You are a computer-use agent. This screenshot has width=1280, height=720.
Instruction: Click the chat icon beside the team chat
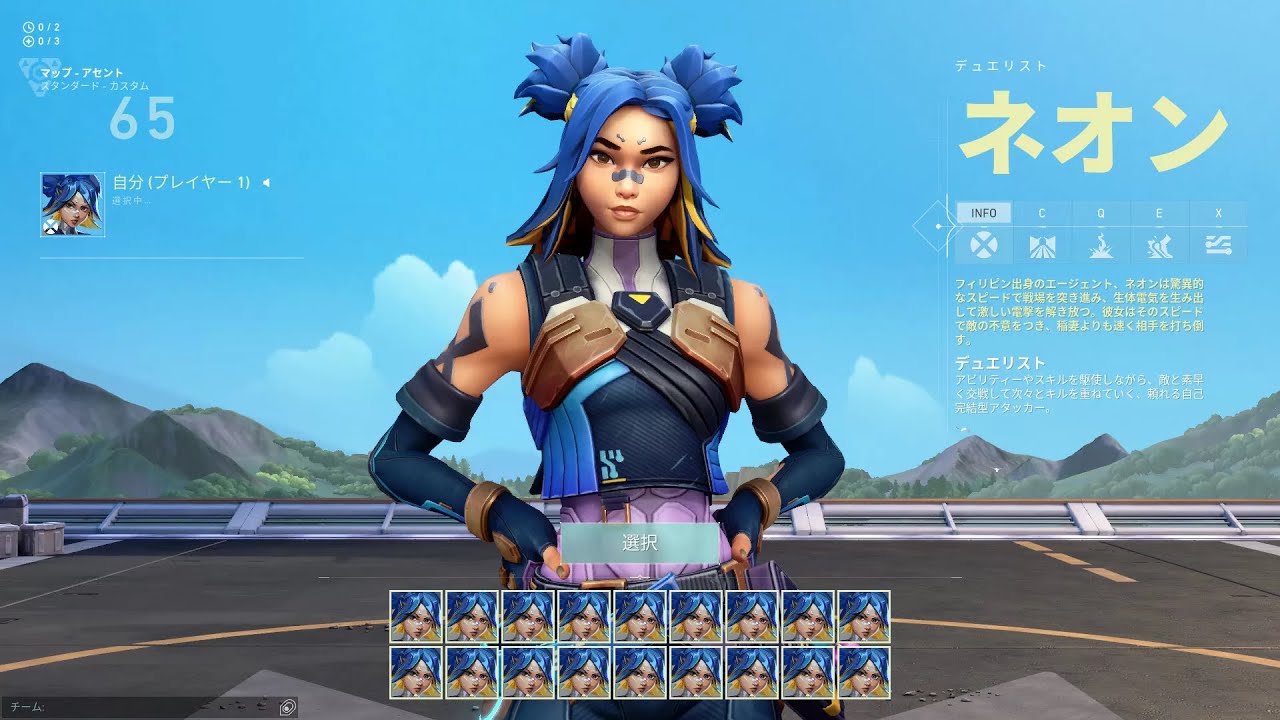coord(287,707)
